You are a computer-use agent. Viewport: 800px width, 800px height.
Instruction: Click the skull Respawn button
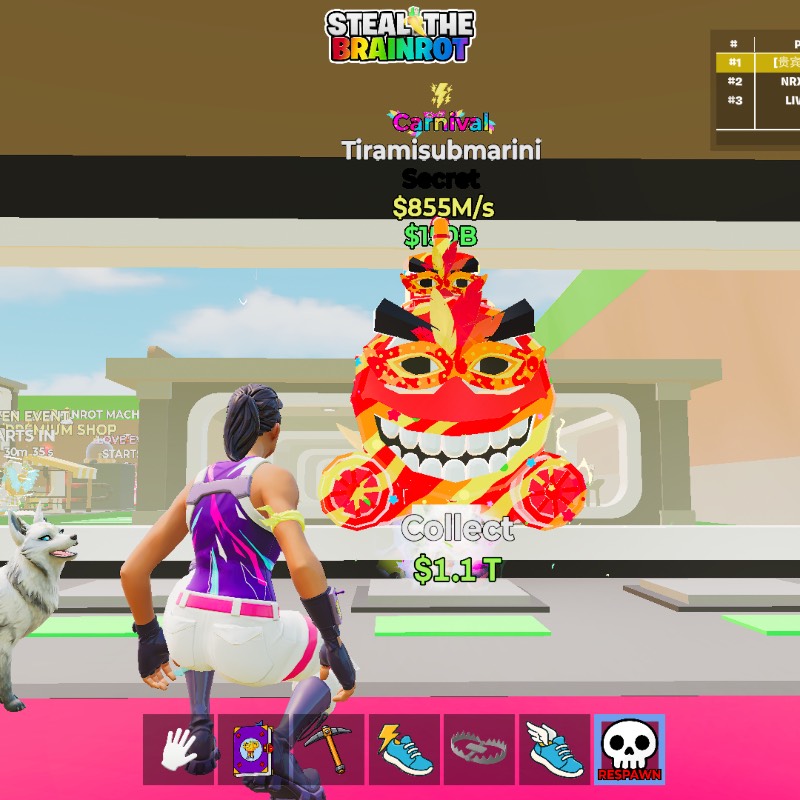tap(629, 749)
